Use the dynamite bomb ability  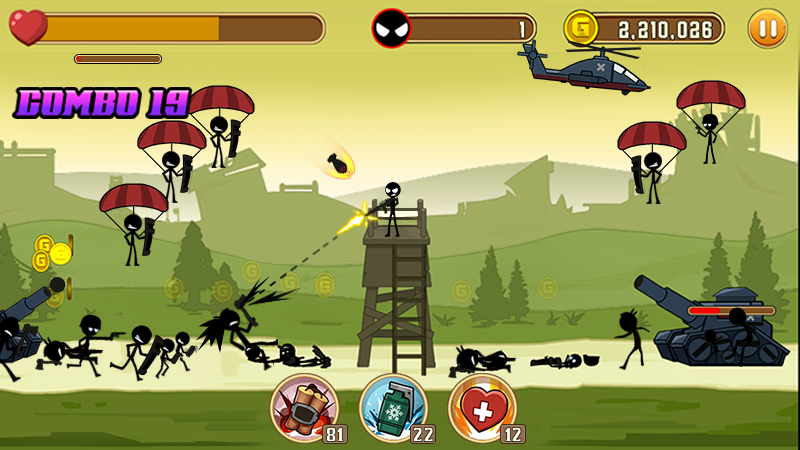pyautogui.click(x=304, y=407)
